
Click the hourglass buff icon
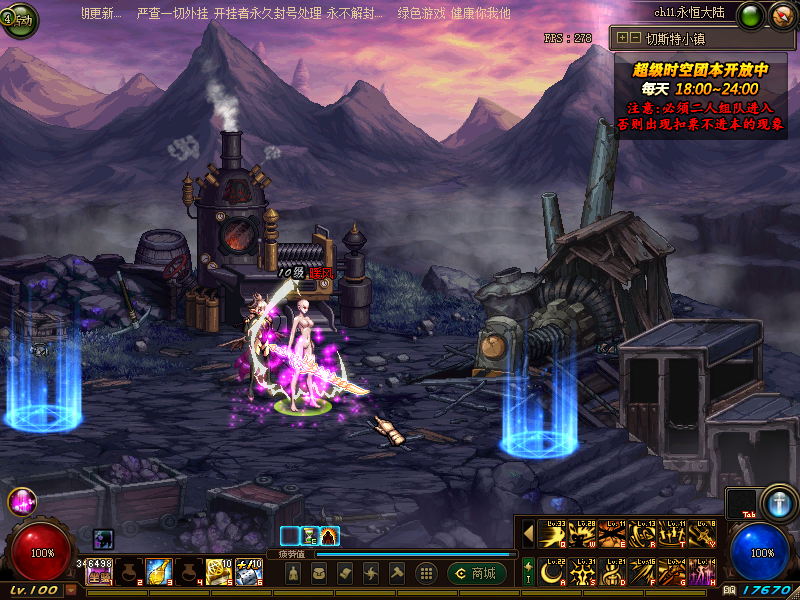(x=310, y=536)
